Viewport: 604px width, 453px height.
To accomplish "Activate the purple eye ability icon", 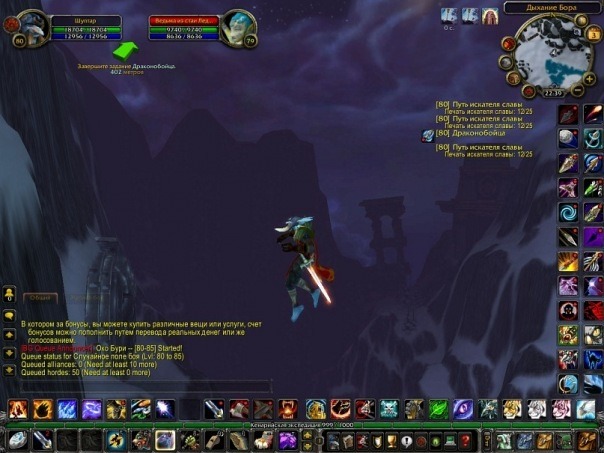I will click(463, 408).
